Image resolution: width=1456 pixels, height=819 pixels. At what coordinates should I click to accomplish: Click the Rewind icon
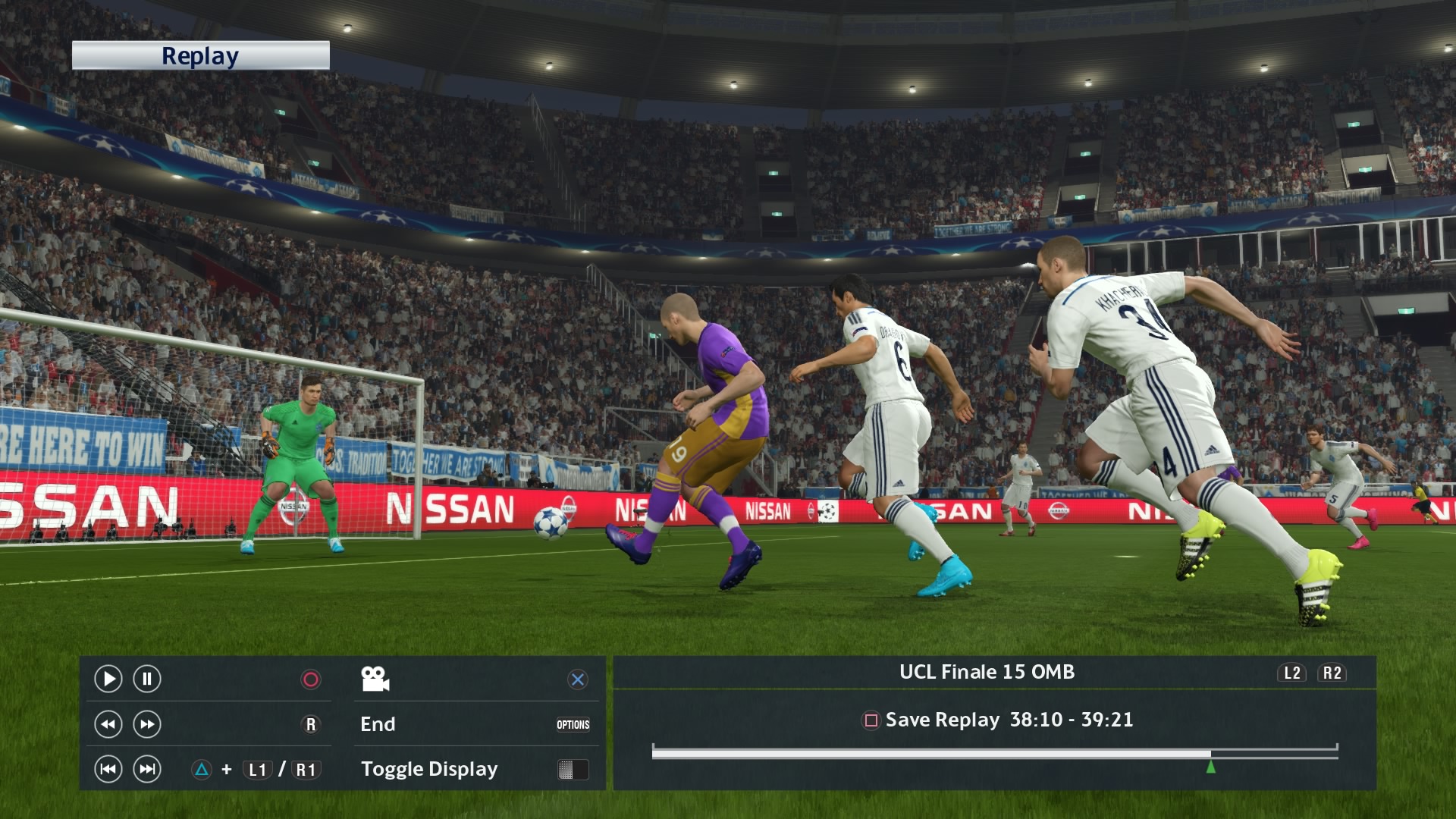(108, 725)
